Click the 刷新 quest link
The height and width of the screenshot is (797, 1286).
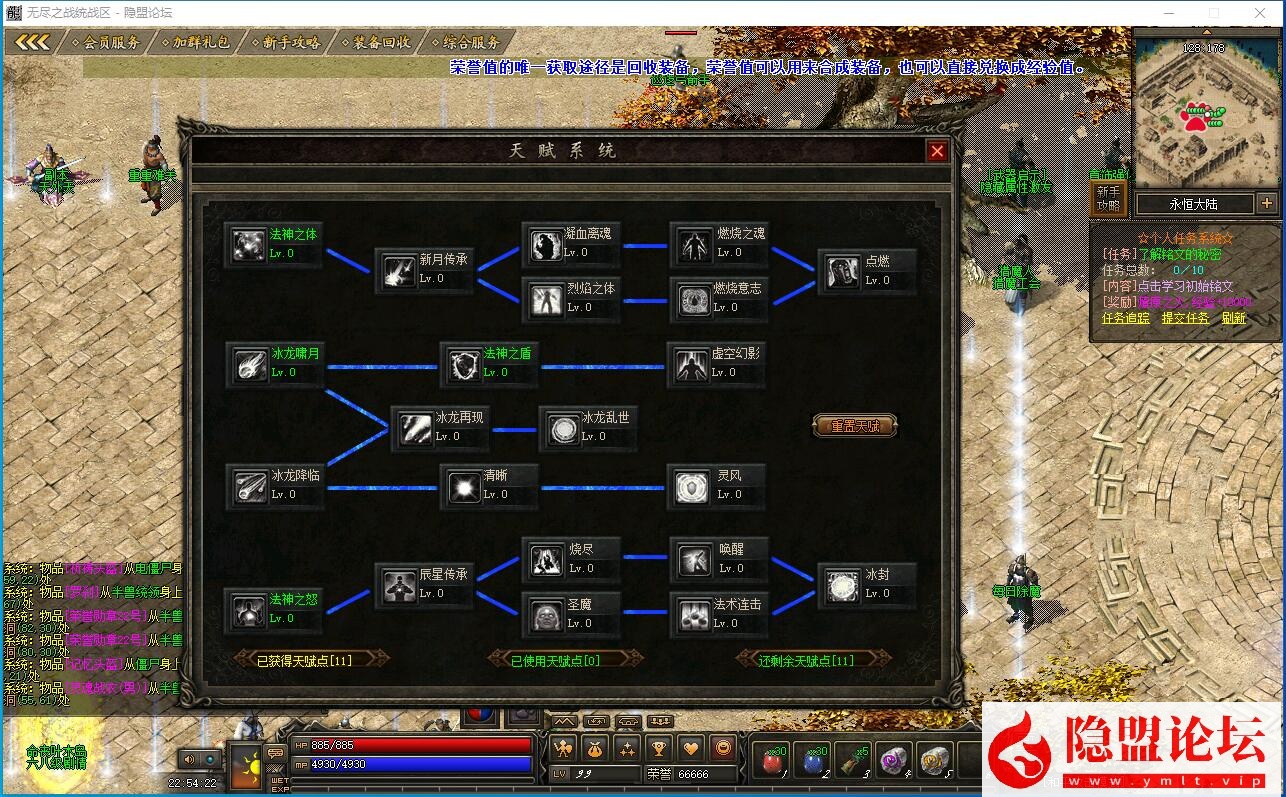pos(1233,318)
